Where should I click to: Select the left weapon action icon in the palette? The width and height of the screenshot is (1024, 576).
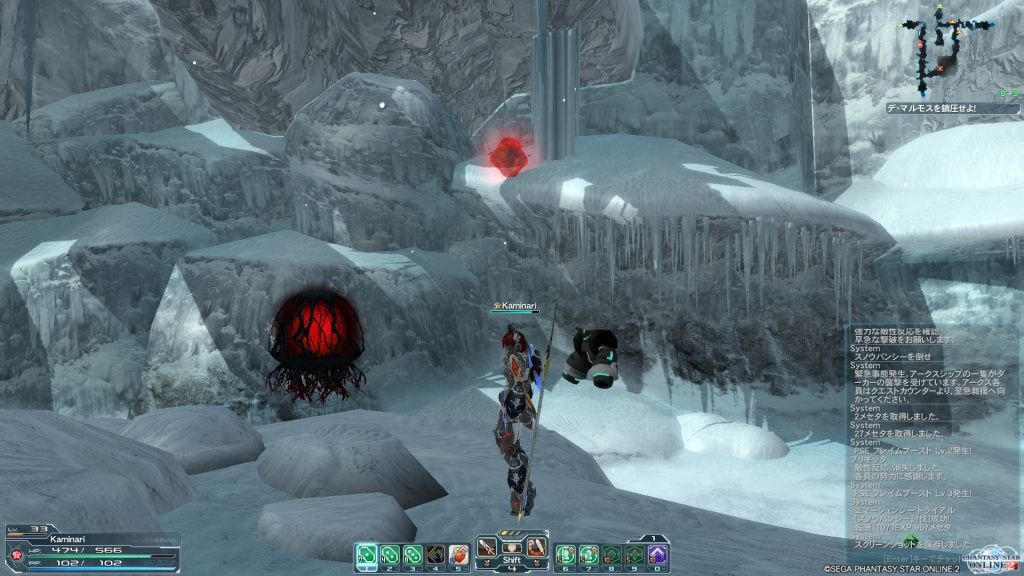click(486, 548)
